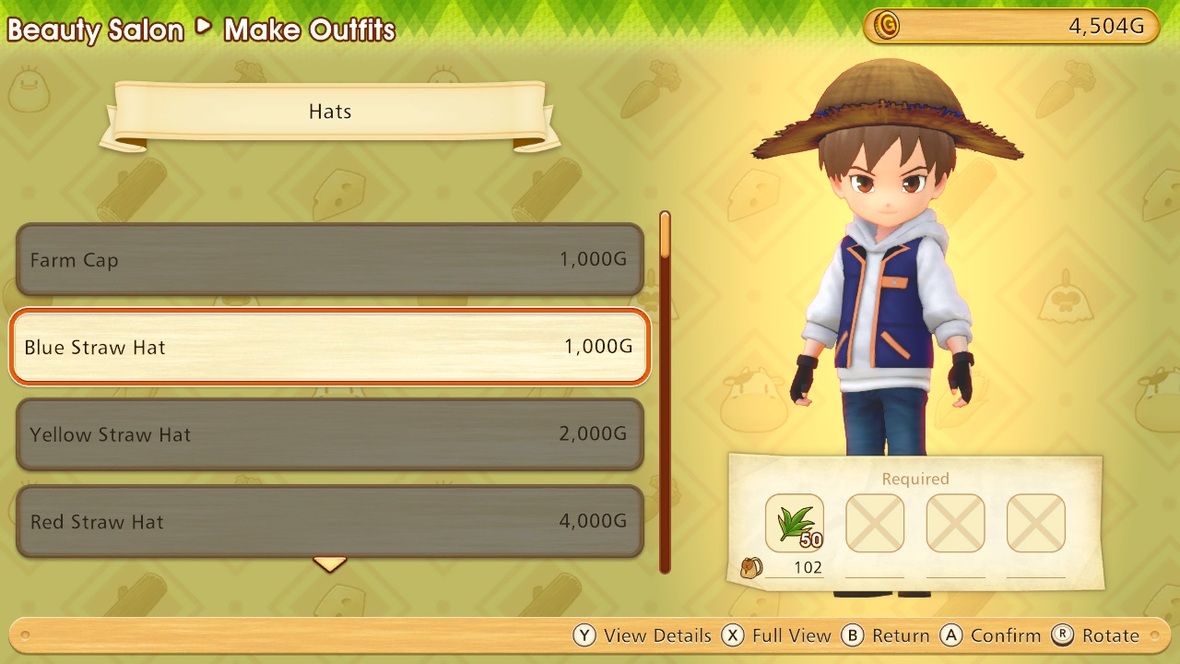Select the required grass material slot

click(795, 523)
